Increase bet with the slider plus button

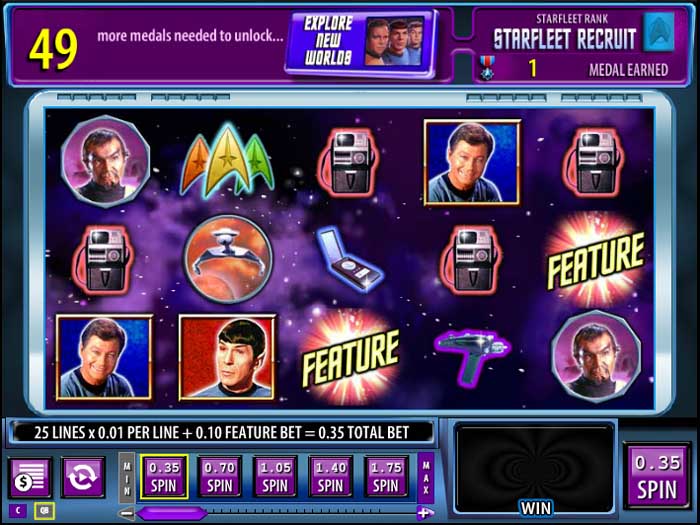[426, 513]
